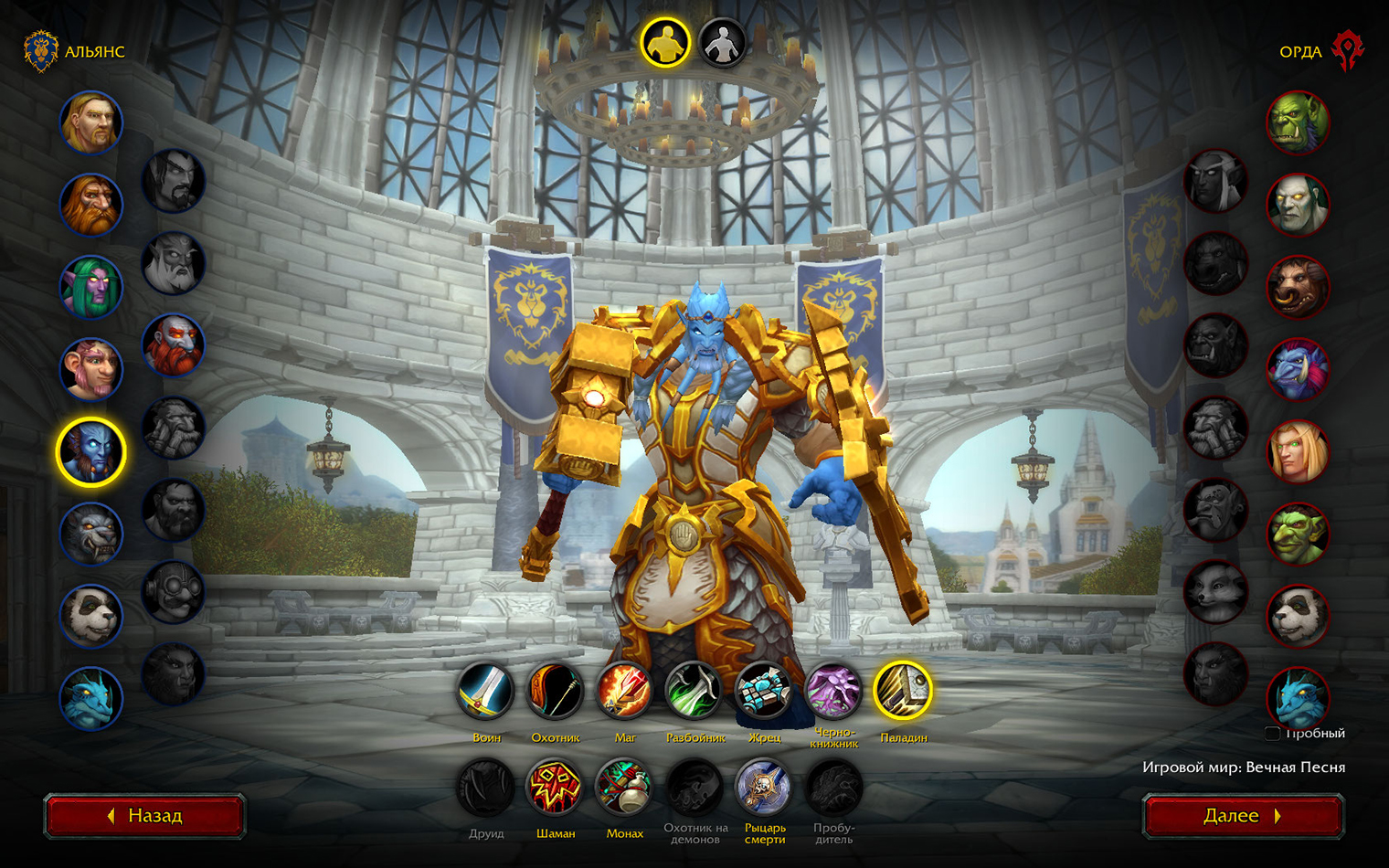Select the male body type icon
The height and width of the screenshot is (868, 1389).
(x=665, y=43)
